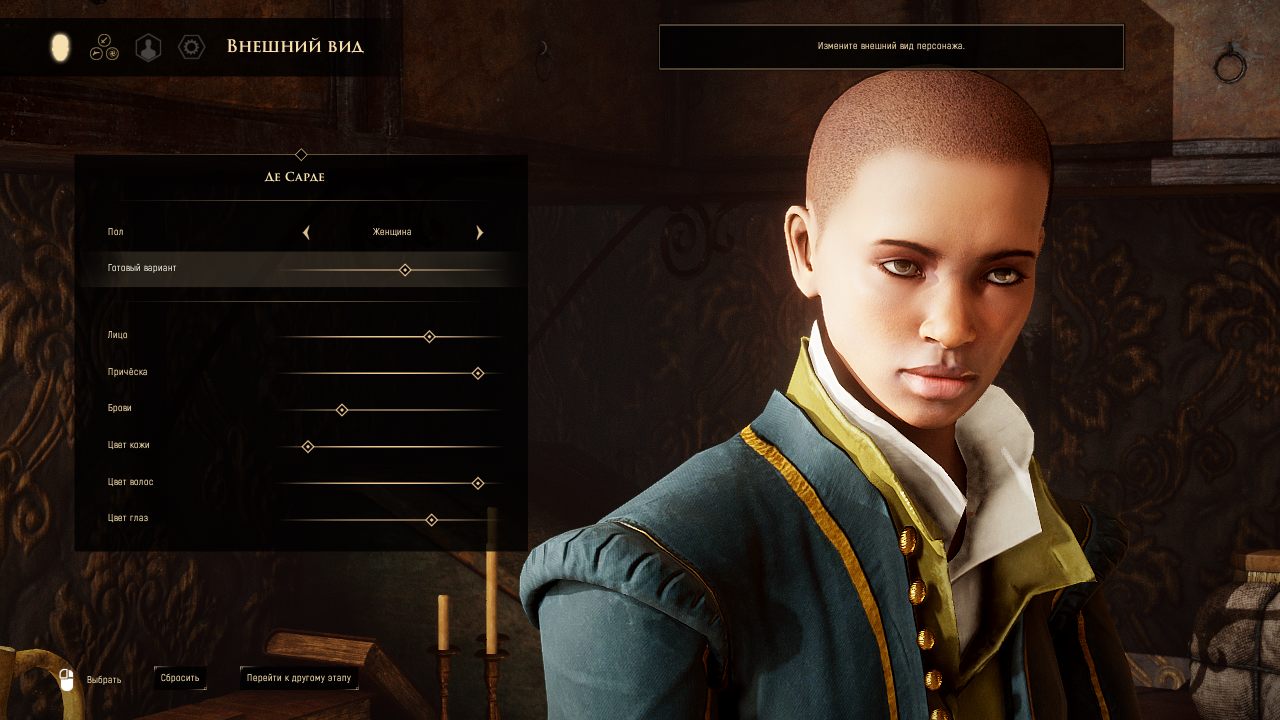Select the face-shaped Appearance tab
Screen dimensions: 1280x720
coord(61,47)
